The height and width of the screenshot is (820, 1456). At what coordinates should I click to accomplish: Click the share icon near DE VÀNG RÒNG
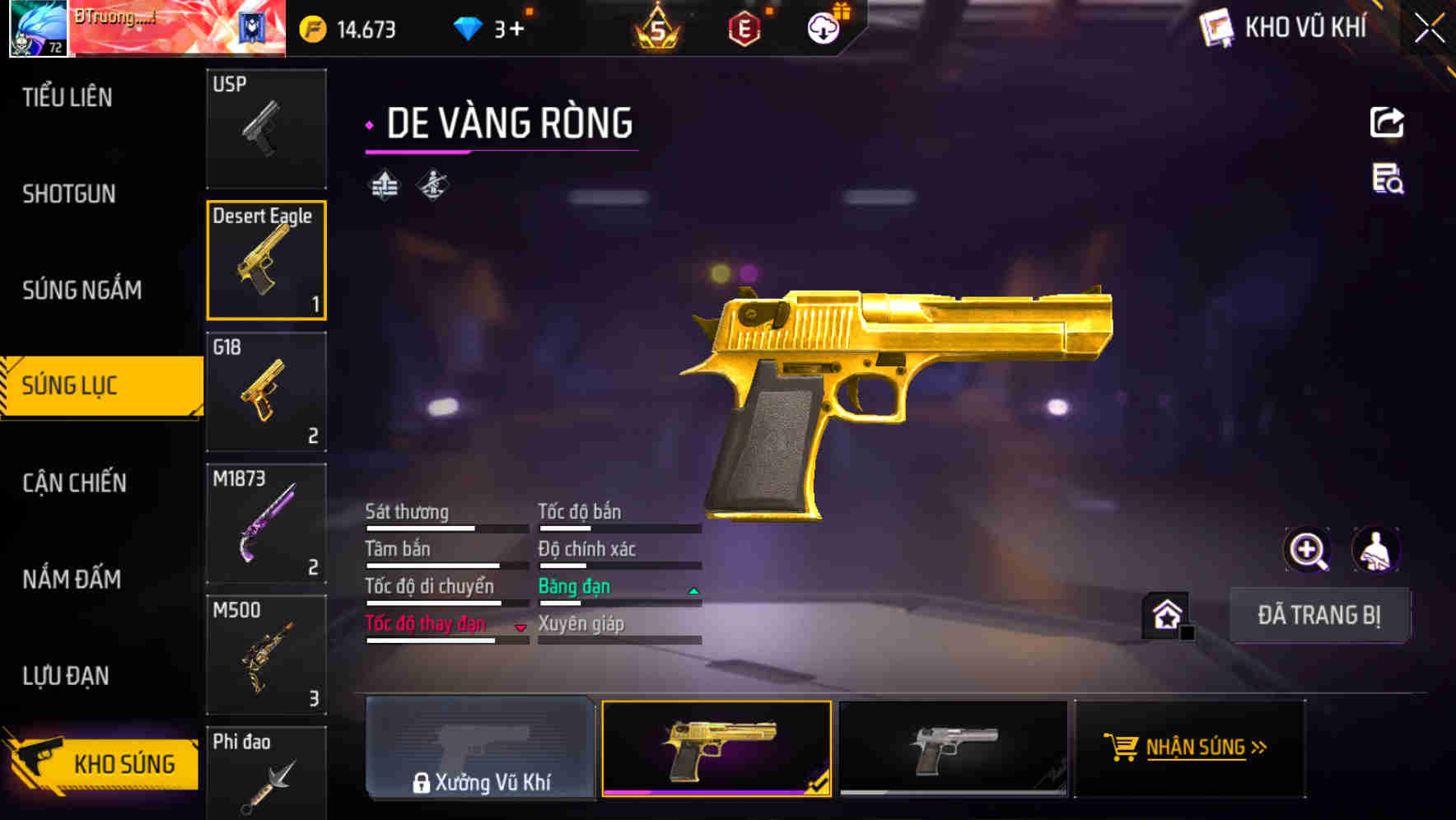coord(1387,122)
